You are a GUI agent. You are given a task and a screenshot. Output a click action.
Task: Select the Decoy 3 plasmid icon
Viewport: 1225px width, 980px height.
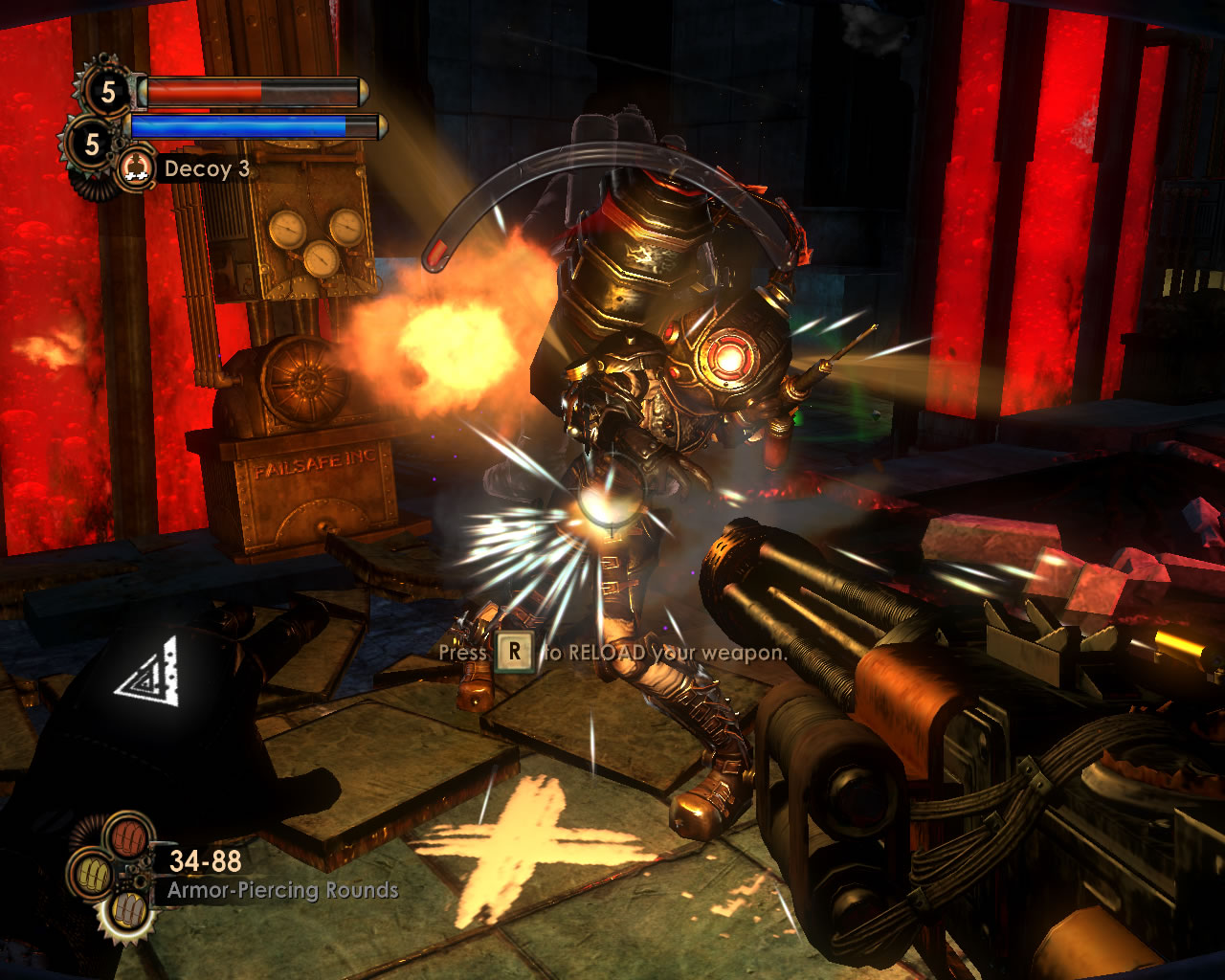pyautogui.click(x=137, y=168)
